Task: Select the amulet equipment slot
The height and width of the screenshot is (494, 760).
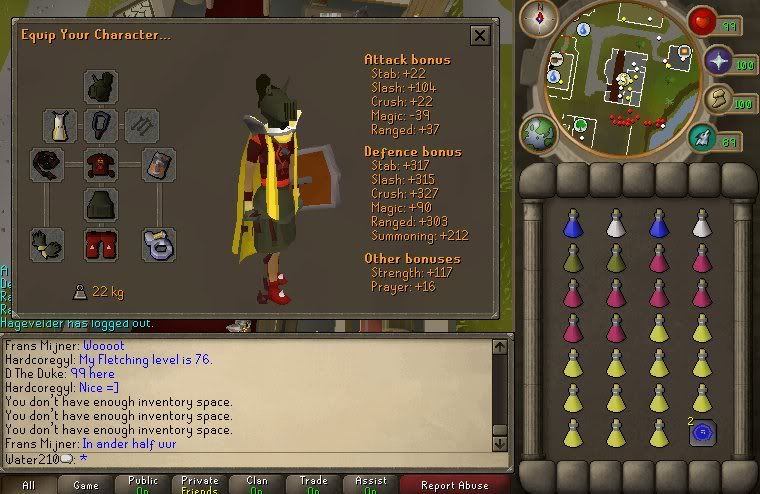Action: point(100,126)
